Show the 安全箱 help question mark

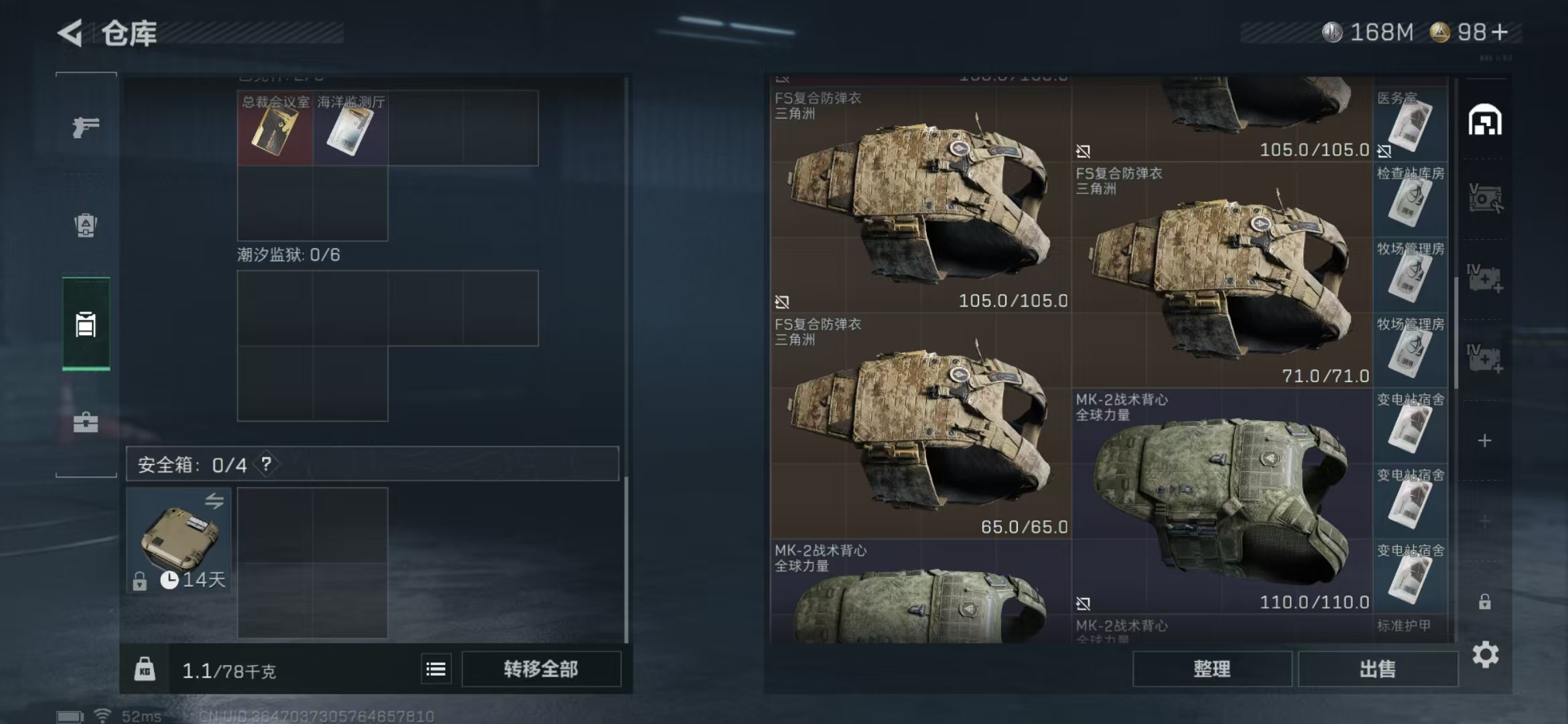[x=267, y=464]
